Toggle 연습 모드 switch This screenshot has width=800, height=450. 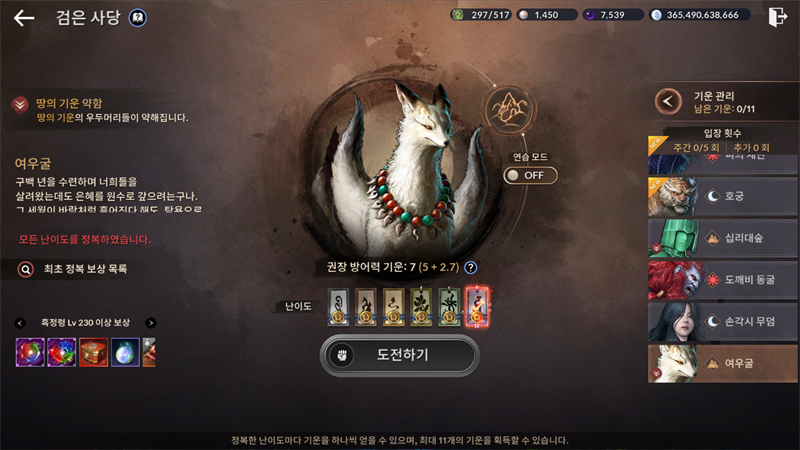click(x=530, y=175)
